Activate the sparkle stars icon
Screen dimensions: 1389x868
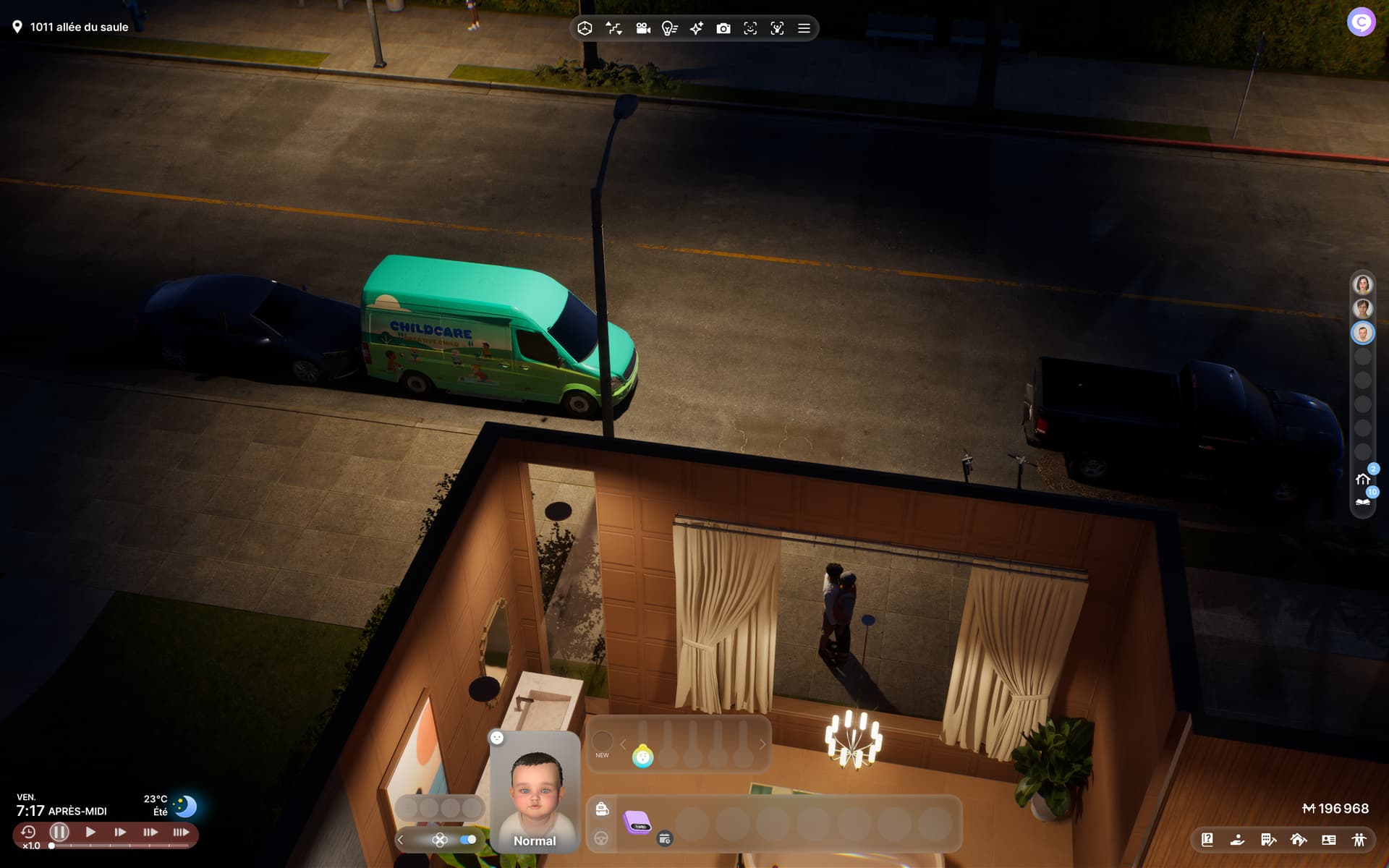coord(696,28)
